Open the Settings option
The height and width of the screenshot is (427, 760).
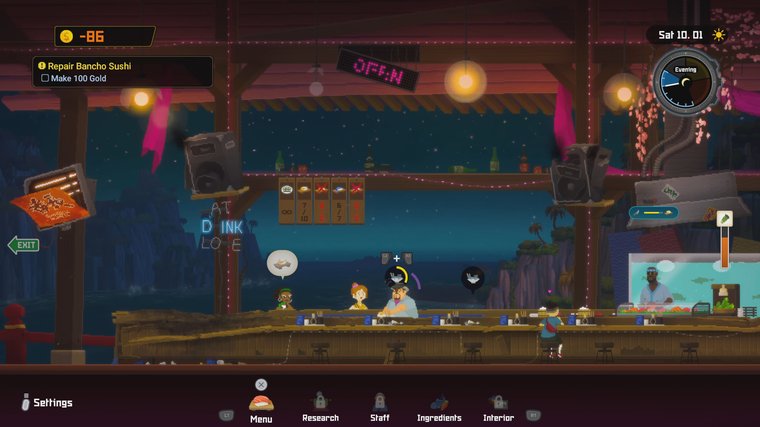click(46, 403)
